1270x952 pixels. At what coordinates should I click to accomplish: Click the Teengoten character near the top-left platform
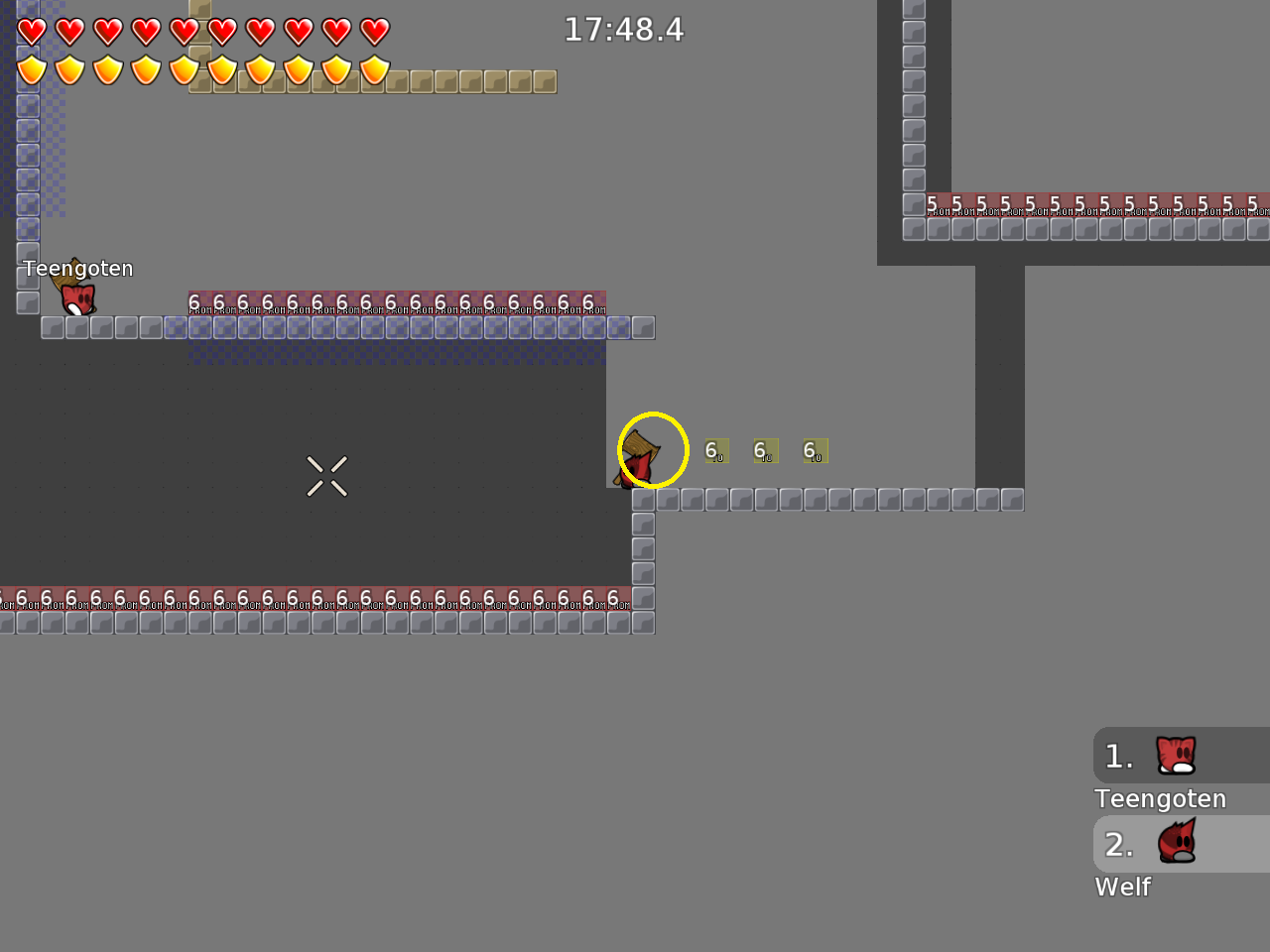76,297
